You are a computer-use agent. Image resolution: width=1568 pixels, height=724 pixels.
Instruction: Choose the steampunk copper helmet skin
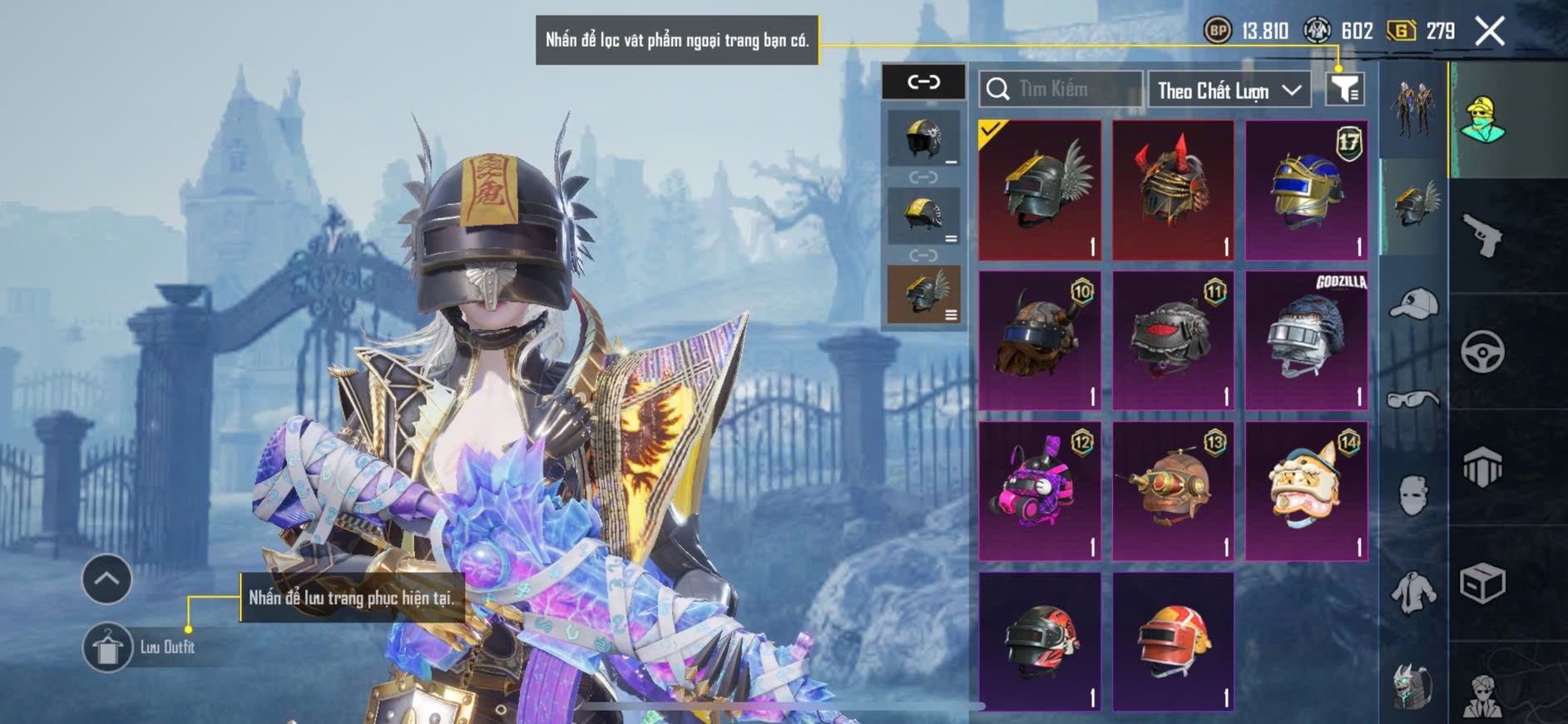coord(1173,491)
